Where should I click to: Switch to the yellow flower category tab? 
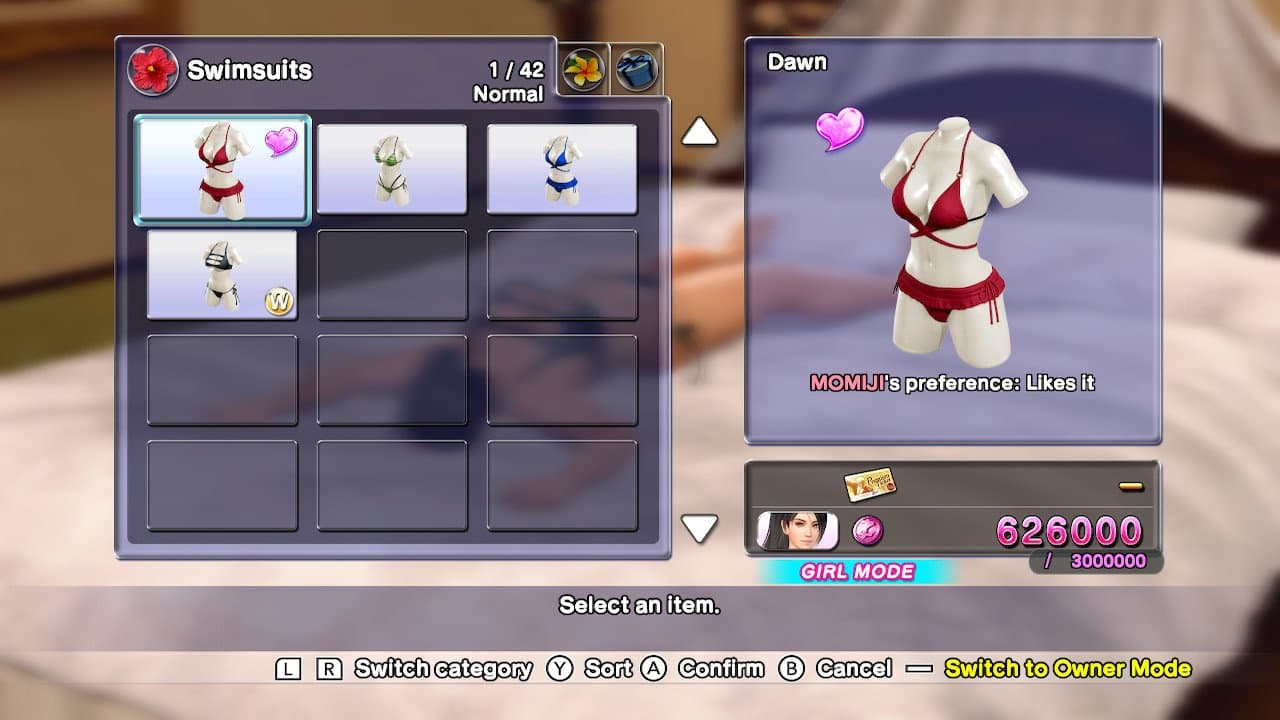point(583,71)
